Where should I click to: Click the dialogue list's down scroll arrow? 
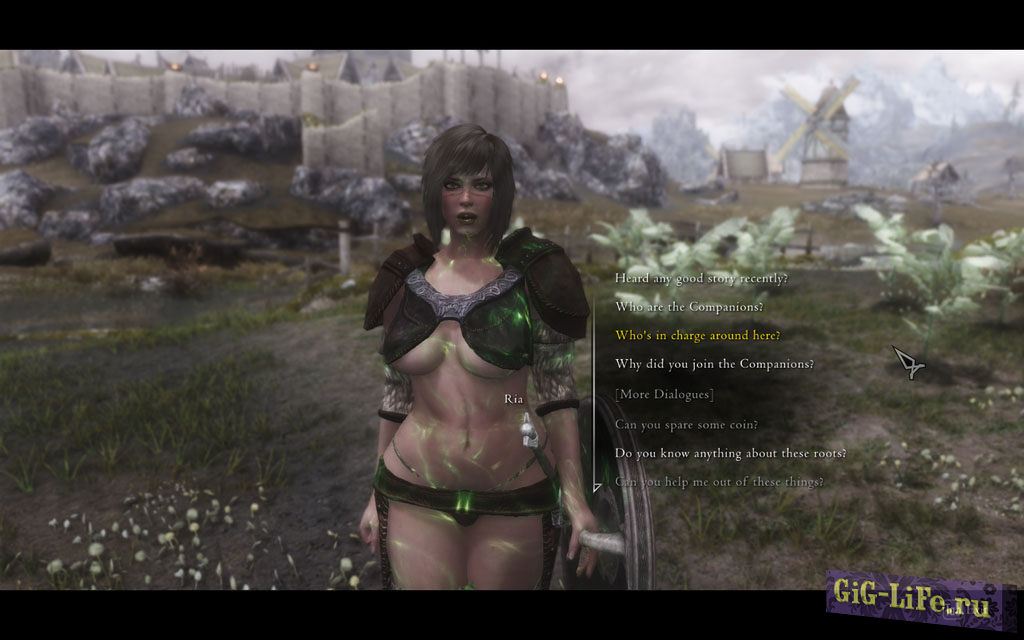(x=597, y=488)
